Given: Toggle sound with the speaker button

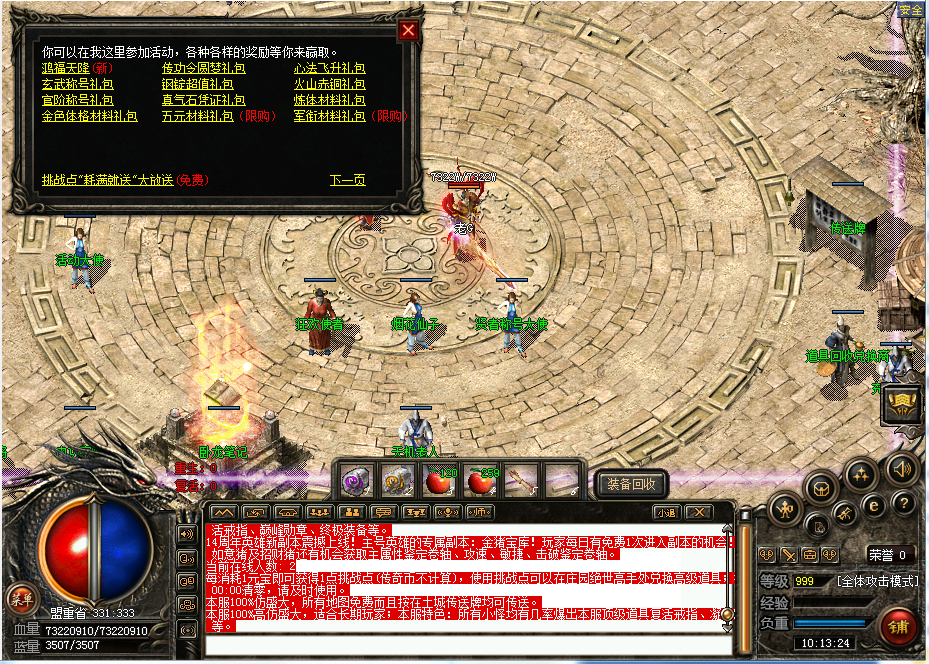Looking at the screenshot, I should [x=902, y=467].
